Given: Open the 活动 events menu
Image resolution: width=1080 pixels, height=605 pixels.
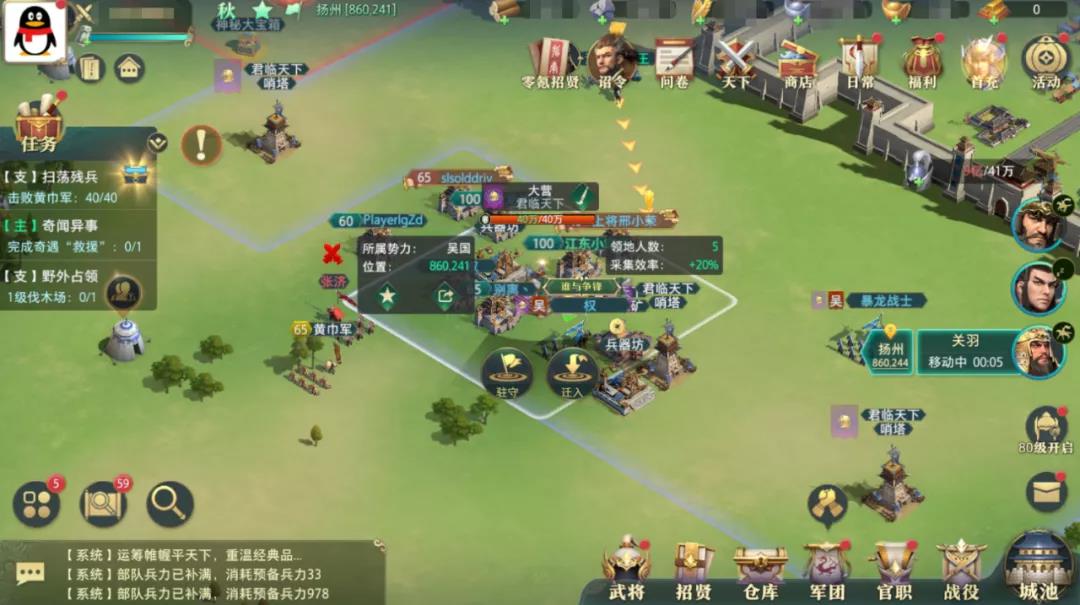Looking at the screenshot, I should click(1045, 62).
